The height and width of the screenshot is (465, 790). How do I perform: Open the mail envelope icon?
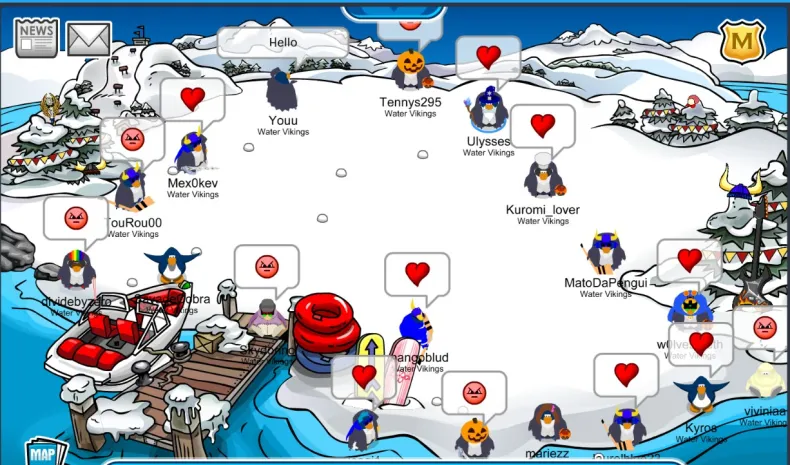tap(88, 38)
